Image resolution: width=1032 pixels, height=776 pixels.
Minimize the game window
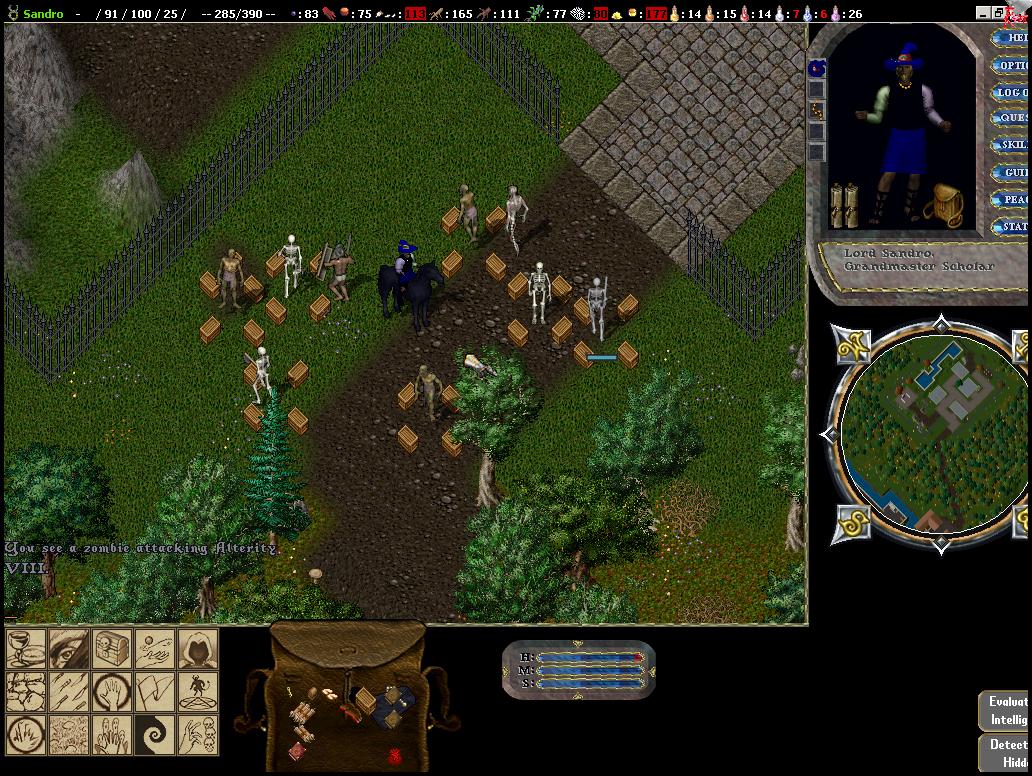click(x=985, y=12)
